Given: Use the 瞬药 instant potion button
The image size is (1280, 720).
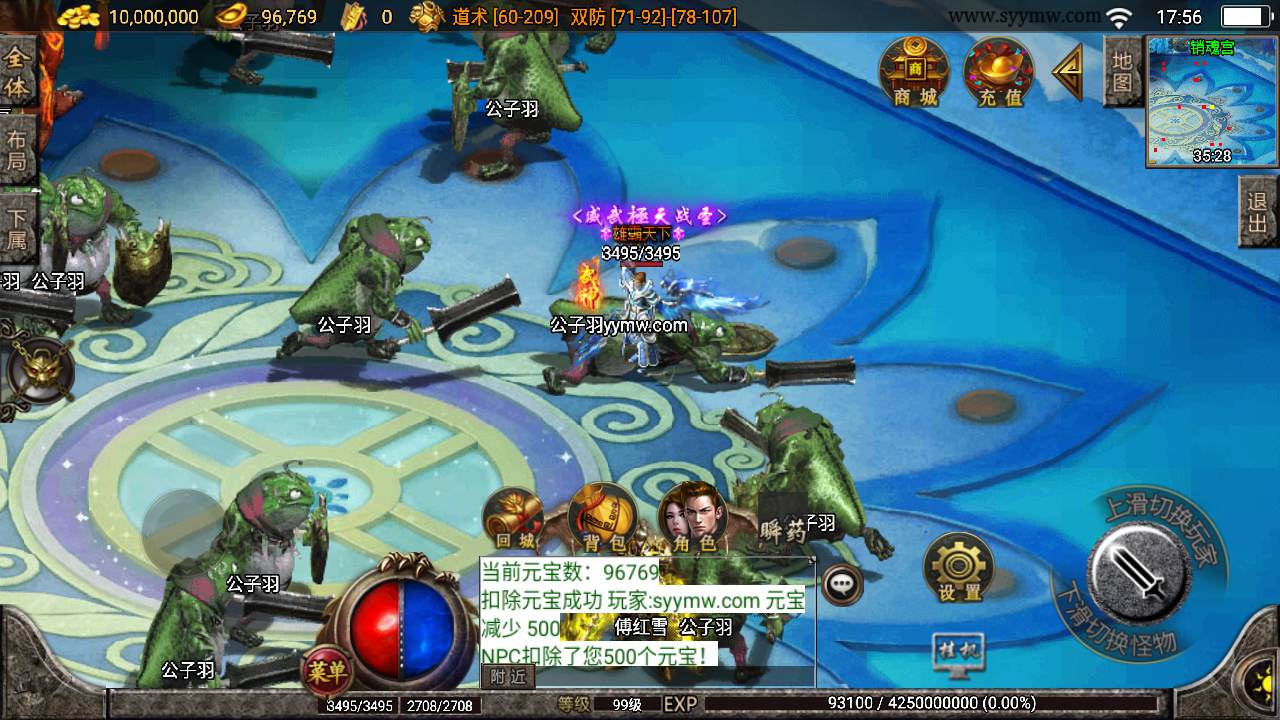Looking at the screenshot, I should pos(783,528).
